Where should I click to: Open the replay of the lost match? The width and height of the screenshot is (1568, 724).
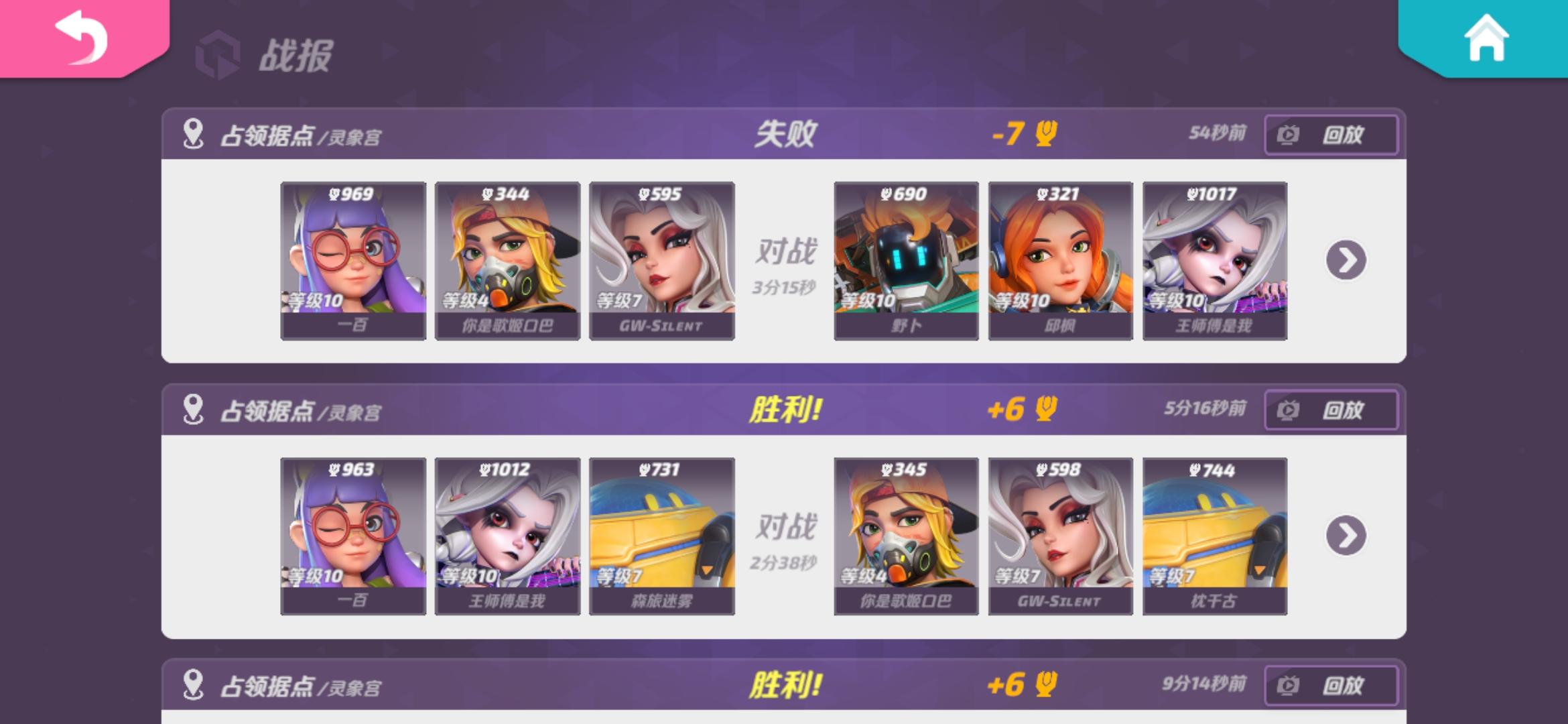pos(1330,134)
